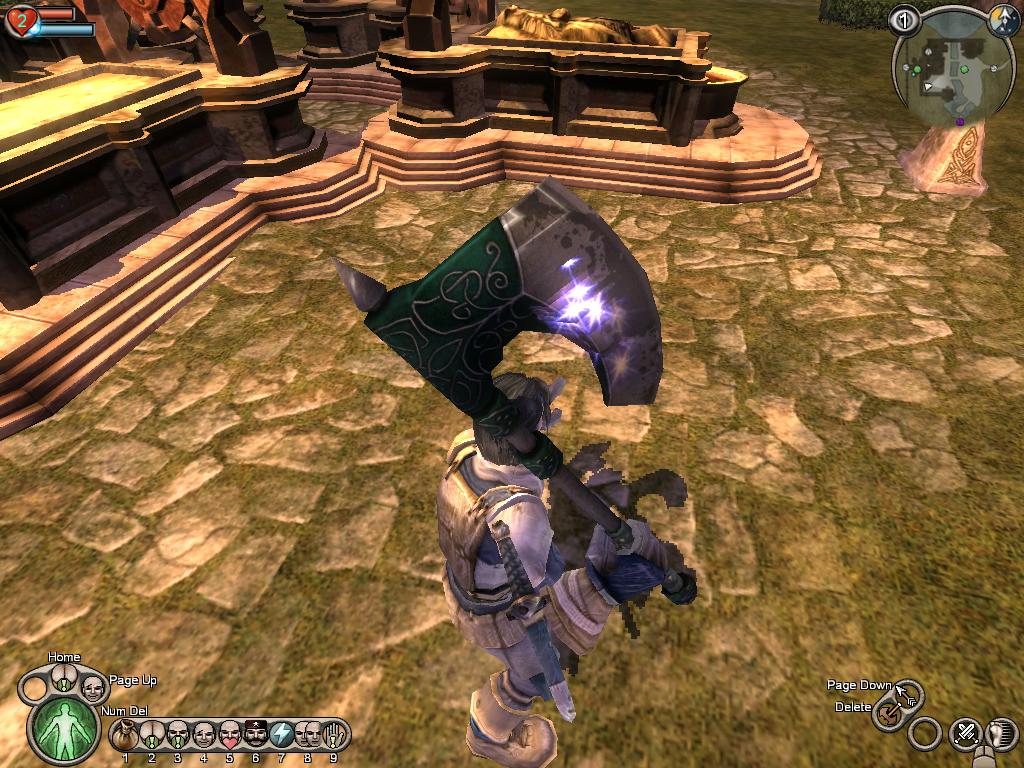1024x768 pixels.
Task: Select the large green body silhouette icon
Action: [64, 727]
